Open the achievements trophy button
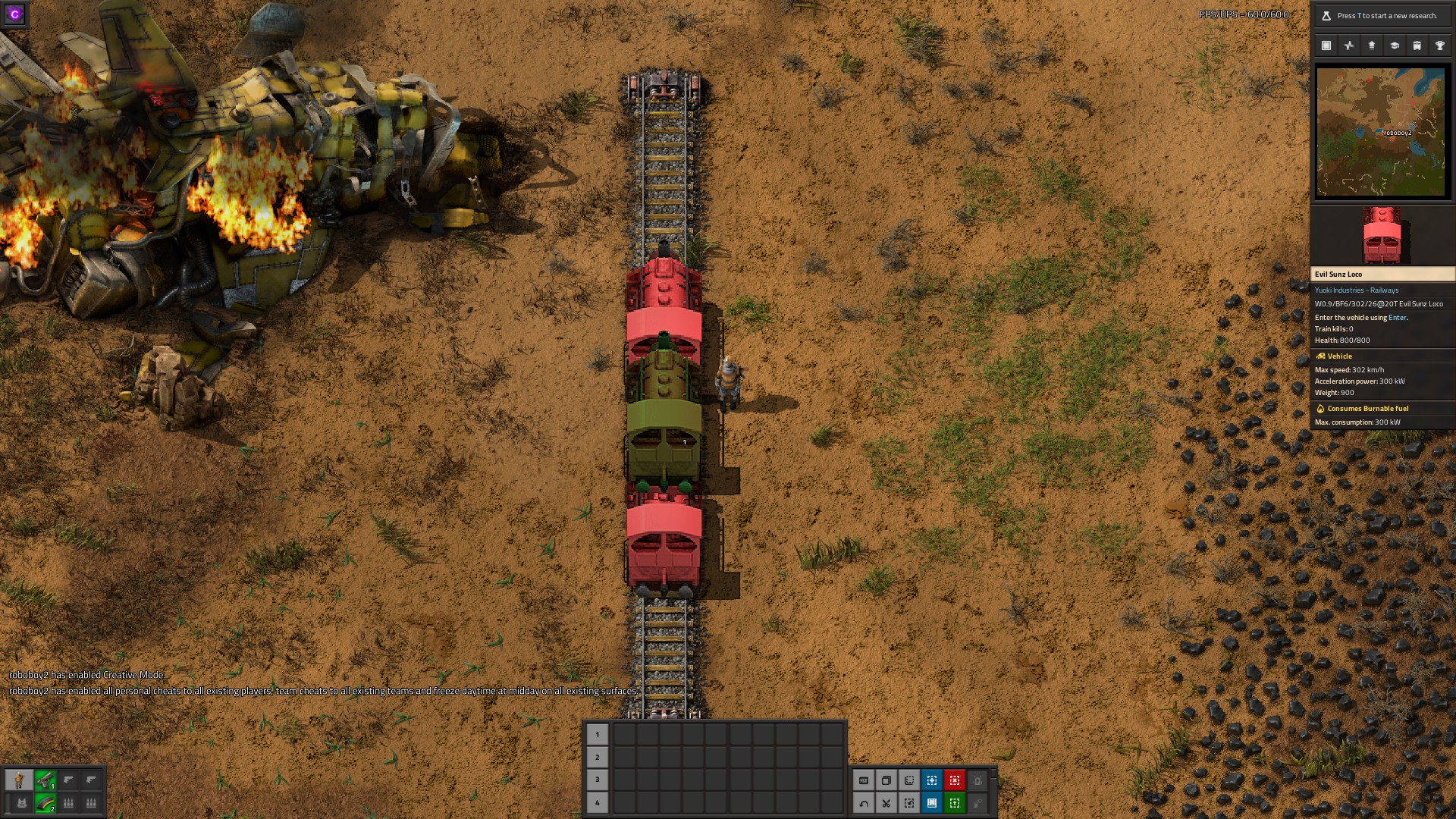 pos(1439,45)
